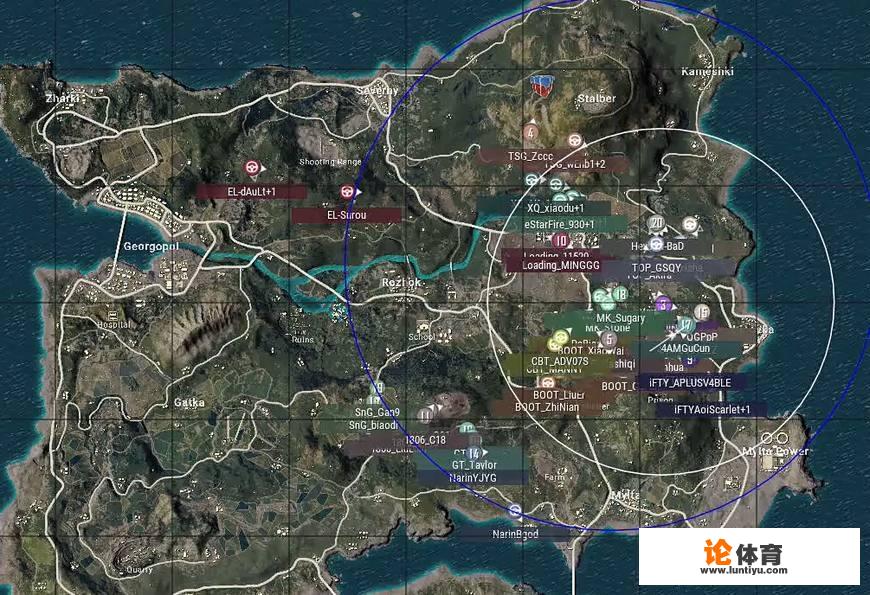Screen dimensions: 870x595
Task: Choose the MK_Sugary player name tag
Action: coord(621,318)
